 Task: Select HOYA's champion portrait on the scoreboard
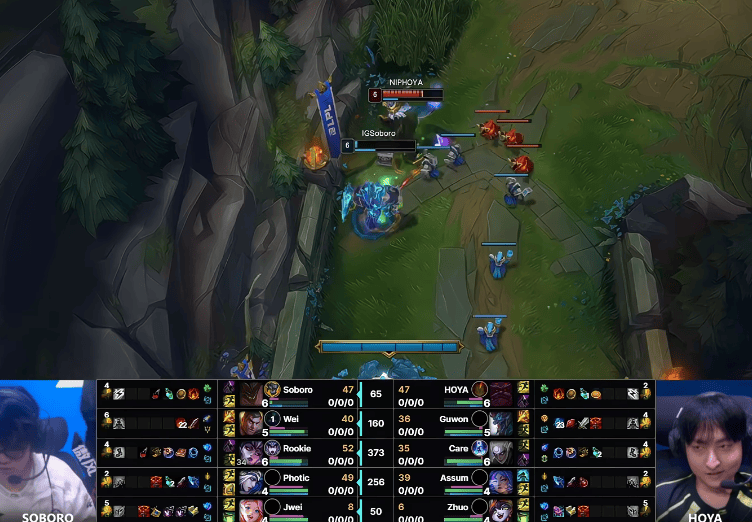coord(501,392)
